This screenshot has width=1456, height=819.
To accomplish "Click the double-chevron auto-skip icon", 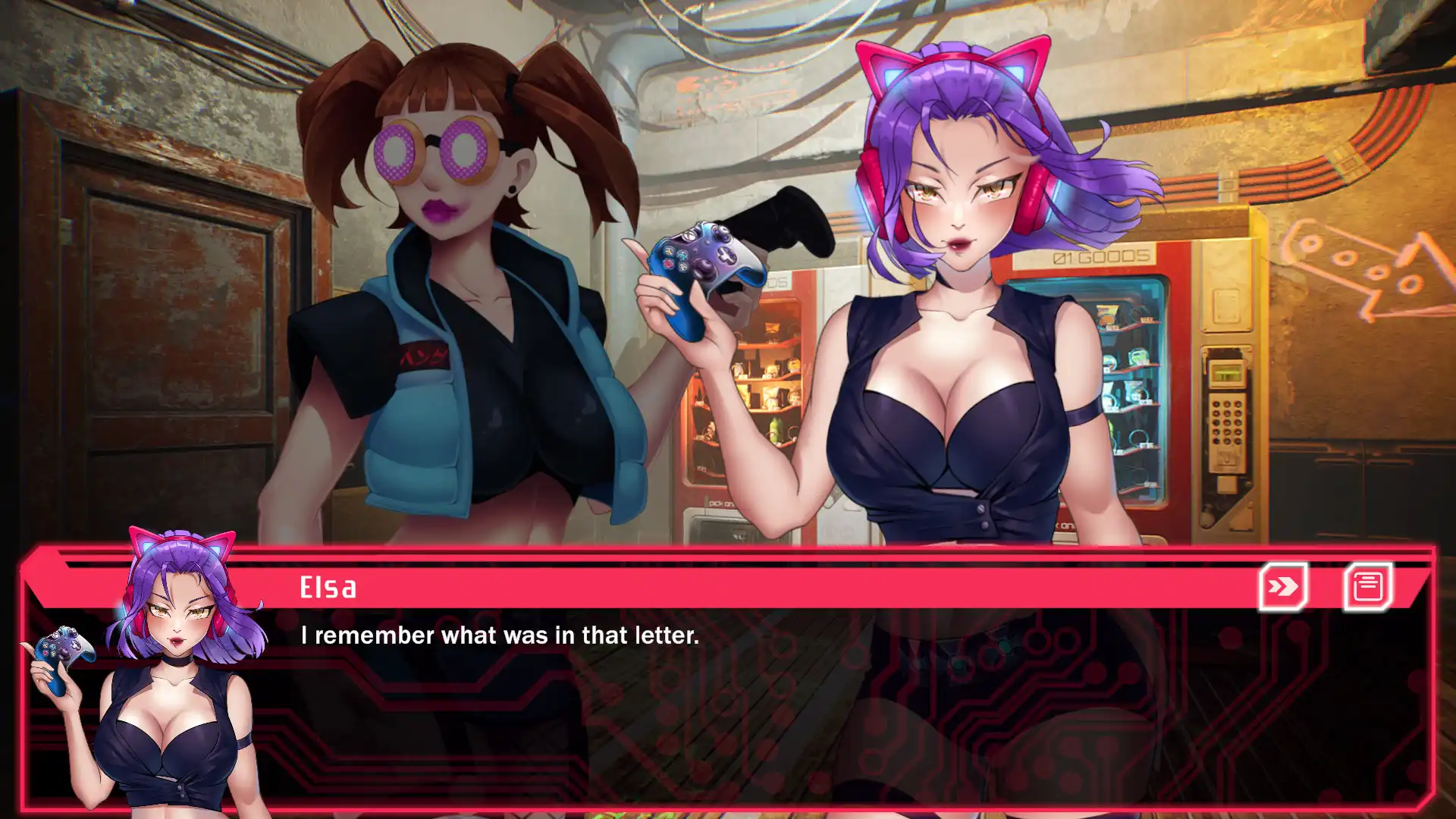I will (1283, 585).
